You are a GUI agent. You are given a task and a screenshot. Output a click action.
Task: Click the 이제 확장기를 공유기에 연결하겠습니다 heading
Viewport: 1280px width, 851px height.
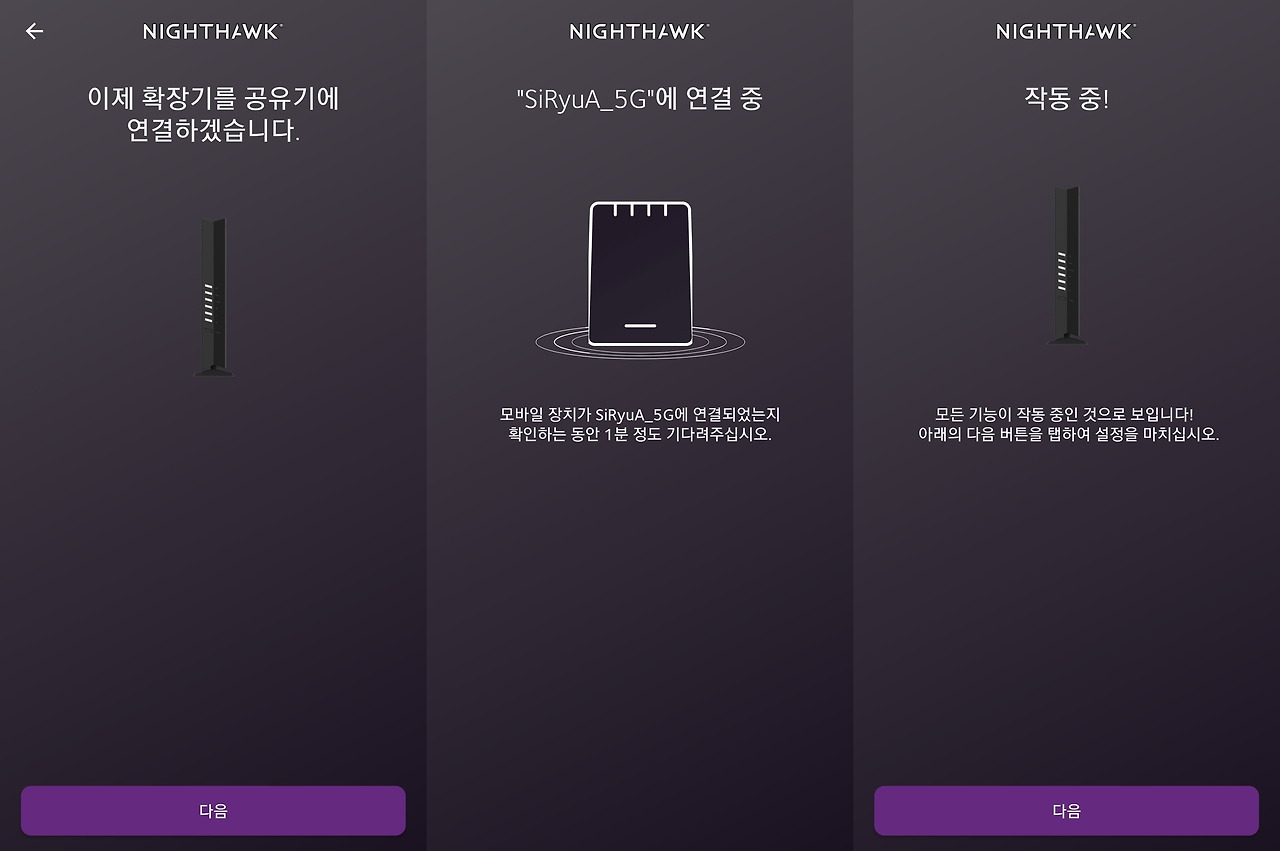click(x=213, y=112)
